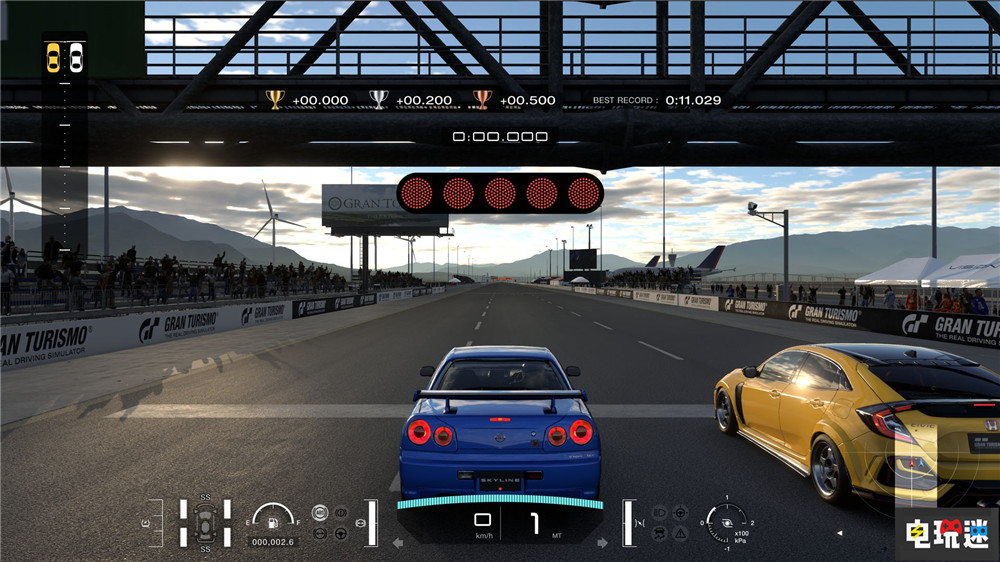1000x562 pixels.
Task: Click the ABS indicator icon
Action: (319, 512)
